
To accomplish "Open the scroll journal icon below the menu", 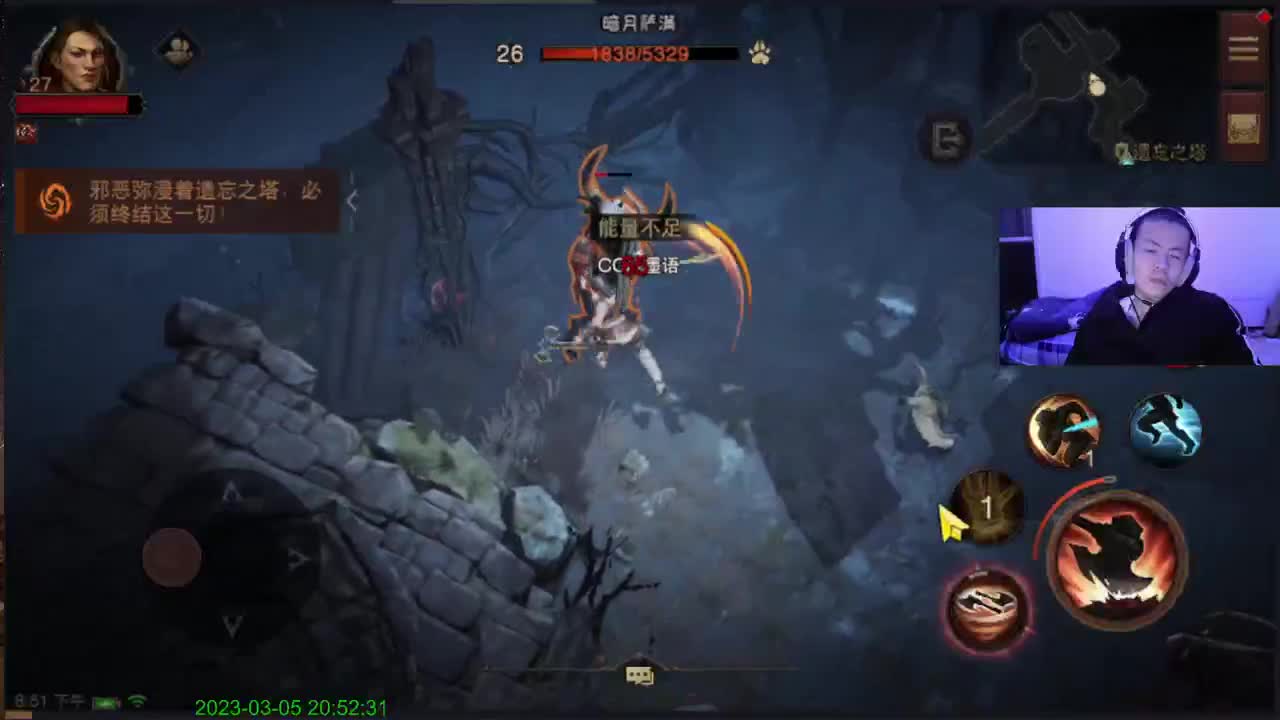I will pos(1242,126).
